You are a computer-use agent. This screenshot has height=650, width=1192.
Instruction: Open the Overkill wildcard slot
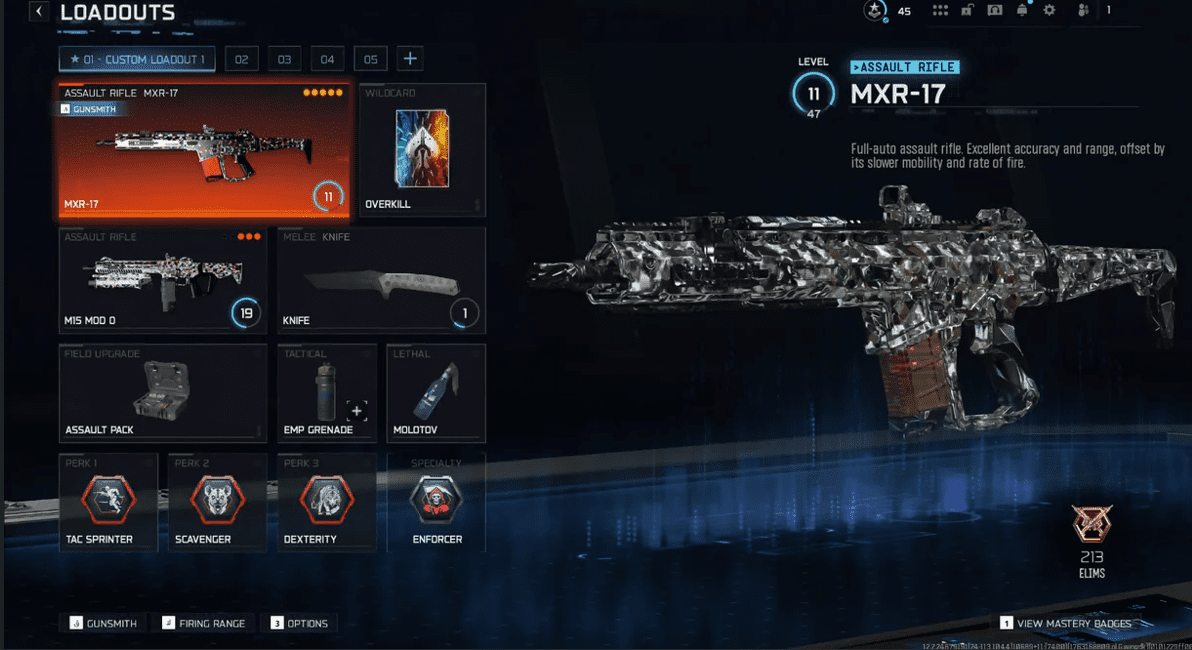422,150
